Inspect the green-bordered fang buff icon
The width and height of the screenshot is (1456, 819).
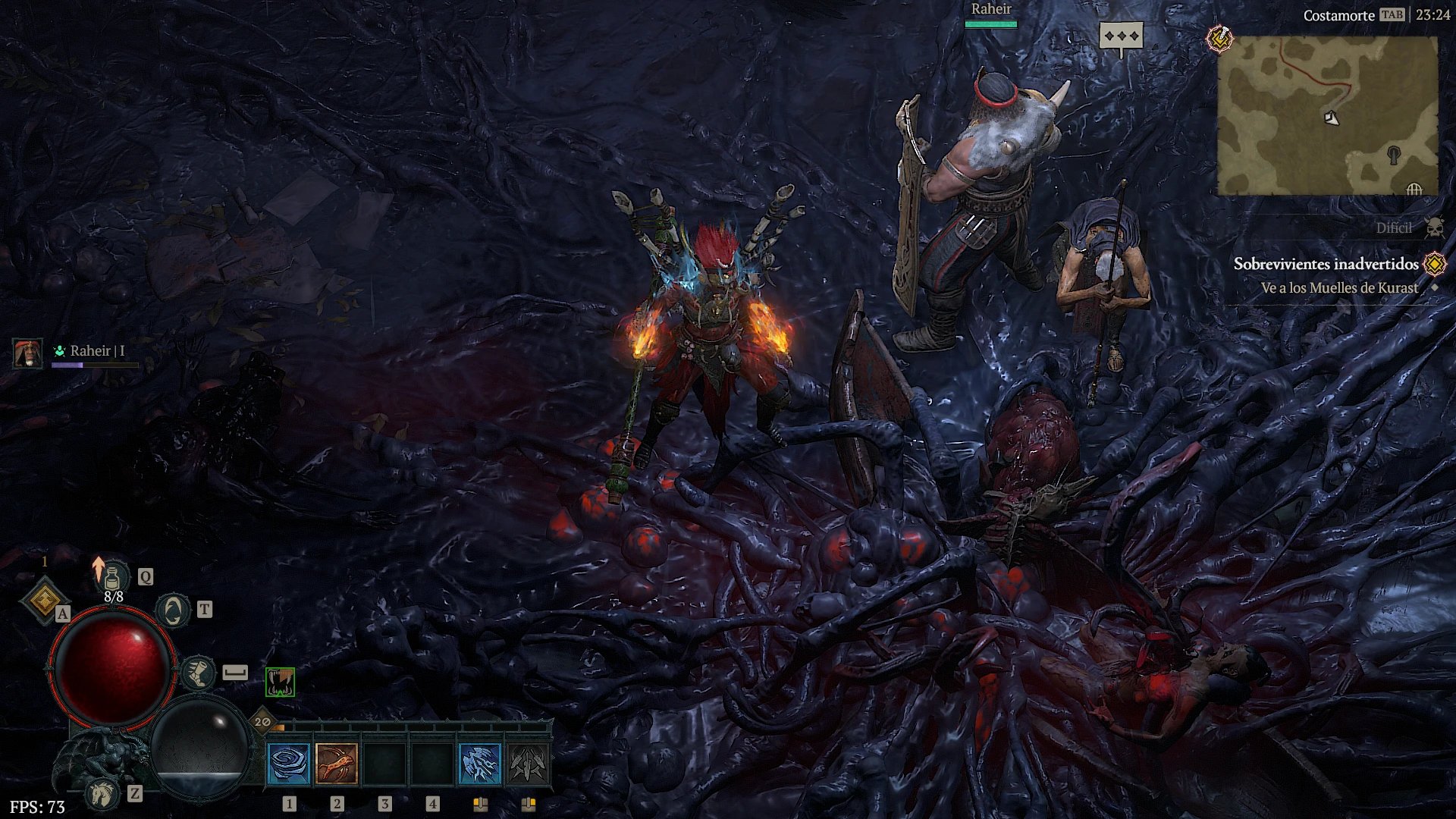point(280,682)
